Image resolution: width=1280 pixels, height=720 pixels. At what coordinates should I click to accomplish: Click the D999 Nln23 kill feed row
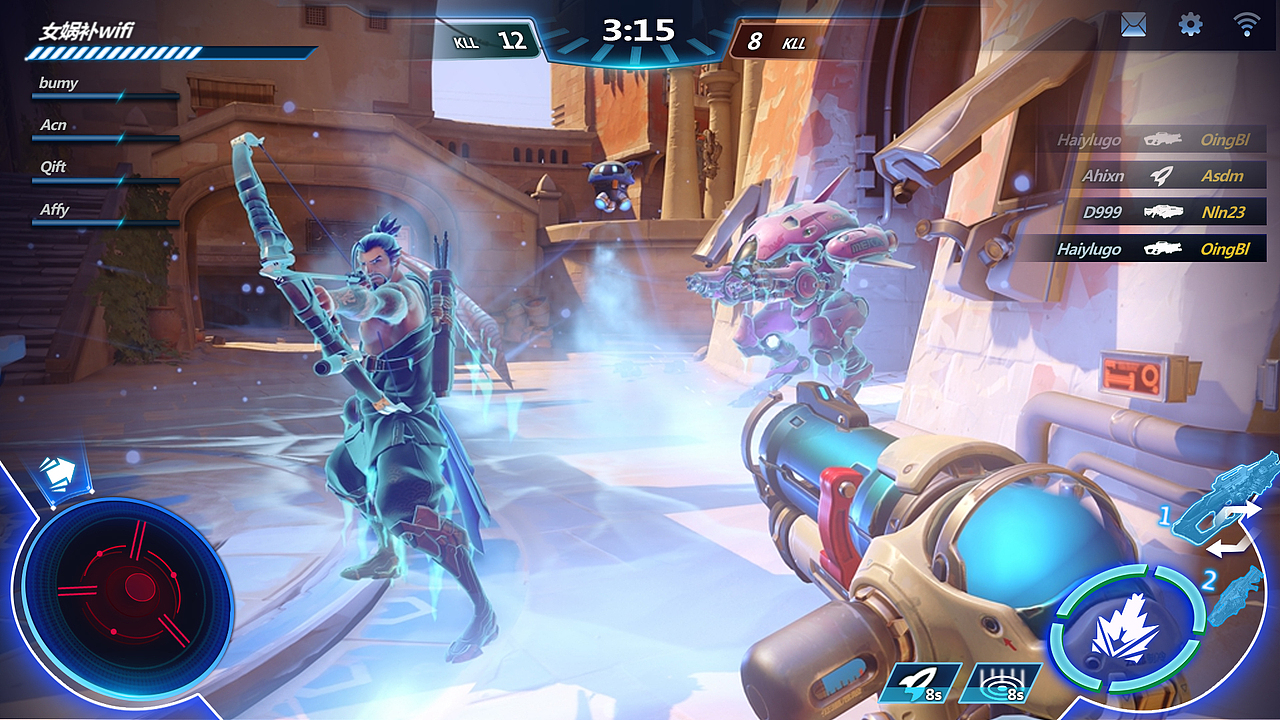[1160, 212]
